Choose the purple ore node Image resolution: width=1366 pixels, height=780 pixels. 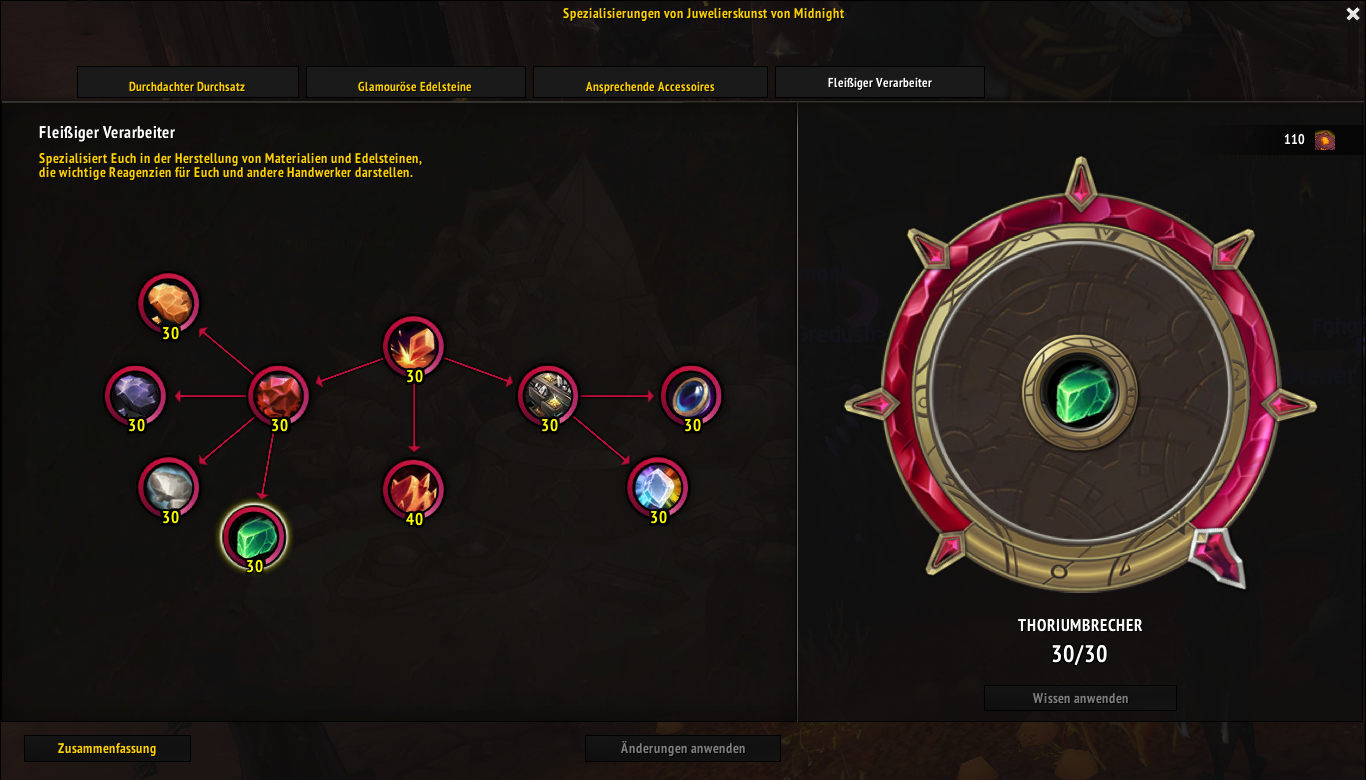[x=135, y=395]
